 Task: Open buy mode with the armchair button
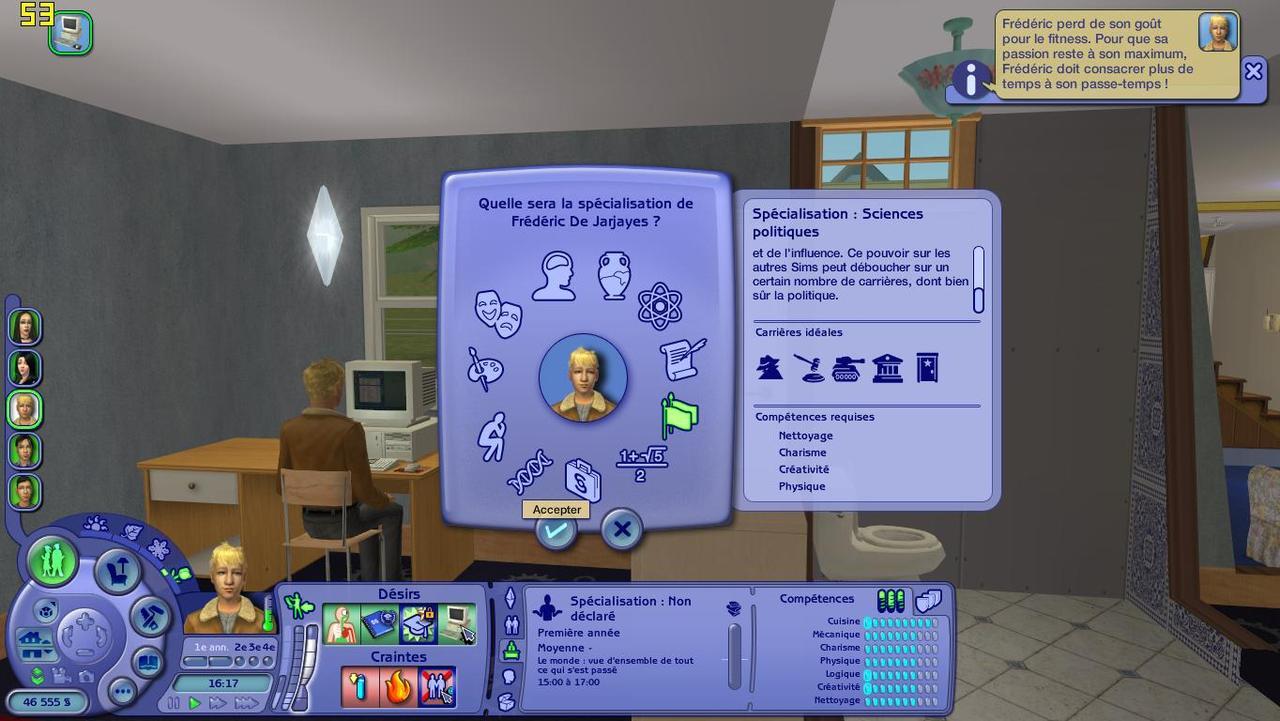[117, 572]
